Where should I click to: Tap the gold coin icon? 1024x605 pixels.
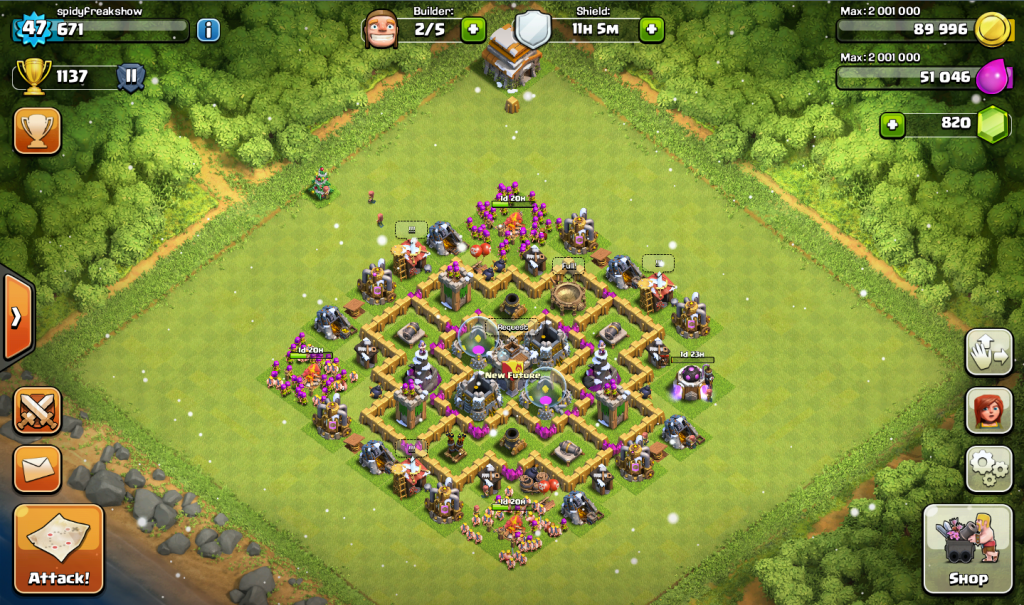(990, 29)
